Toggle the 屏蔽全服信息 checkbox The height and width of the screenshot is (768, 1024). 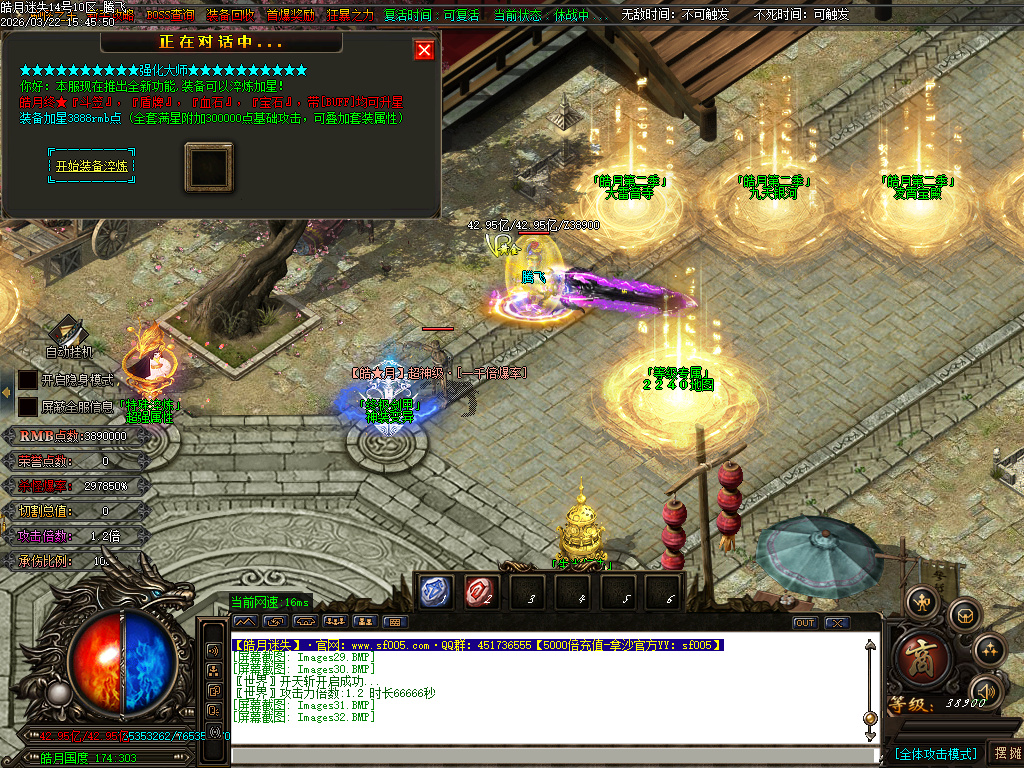tap(27, 407)
